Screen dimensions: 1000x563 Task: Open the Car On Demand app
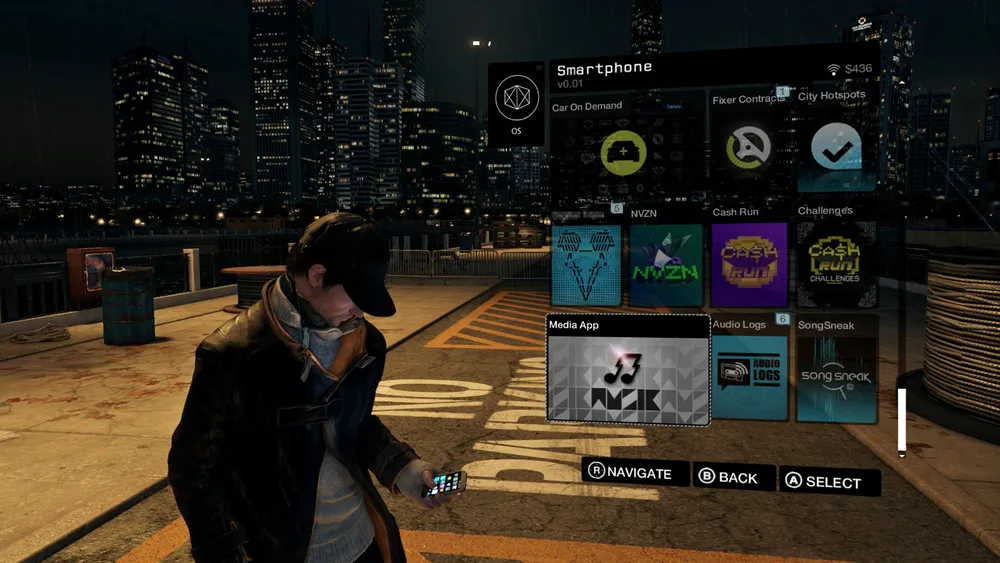click(624, 153)
